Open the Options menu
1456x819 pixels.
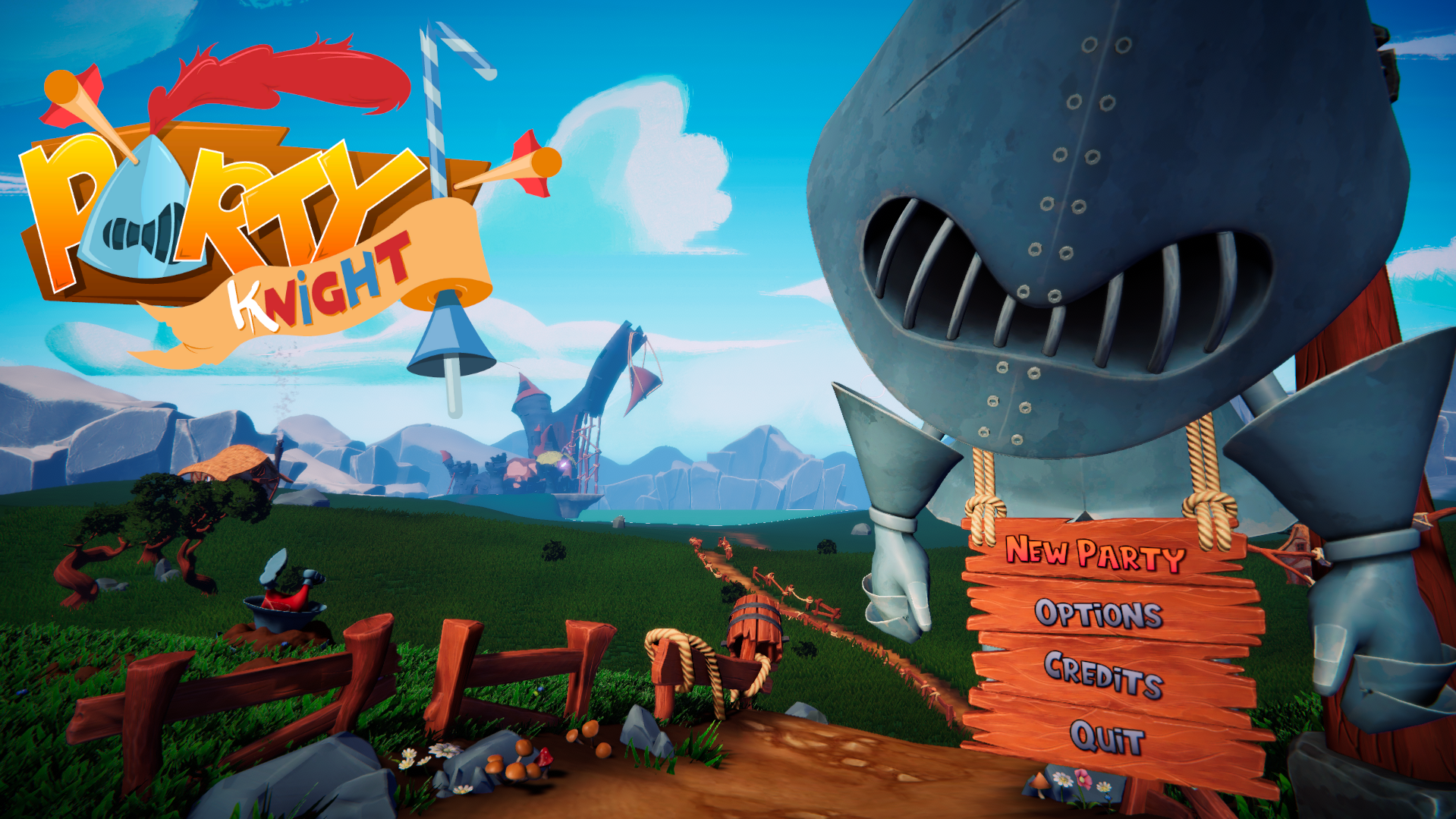(x=1099, y=613)
